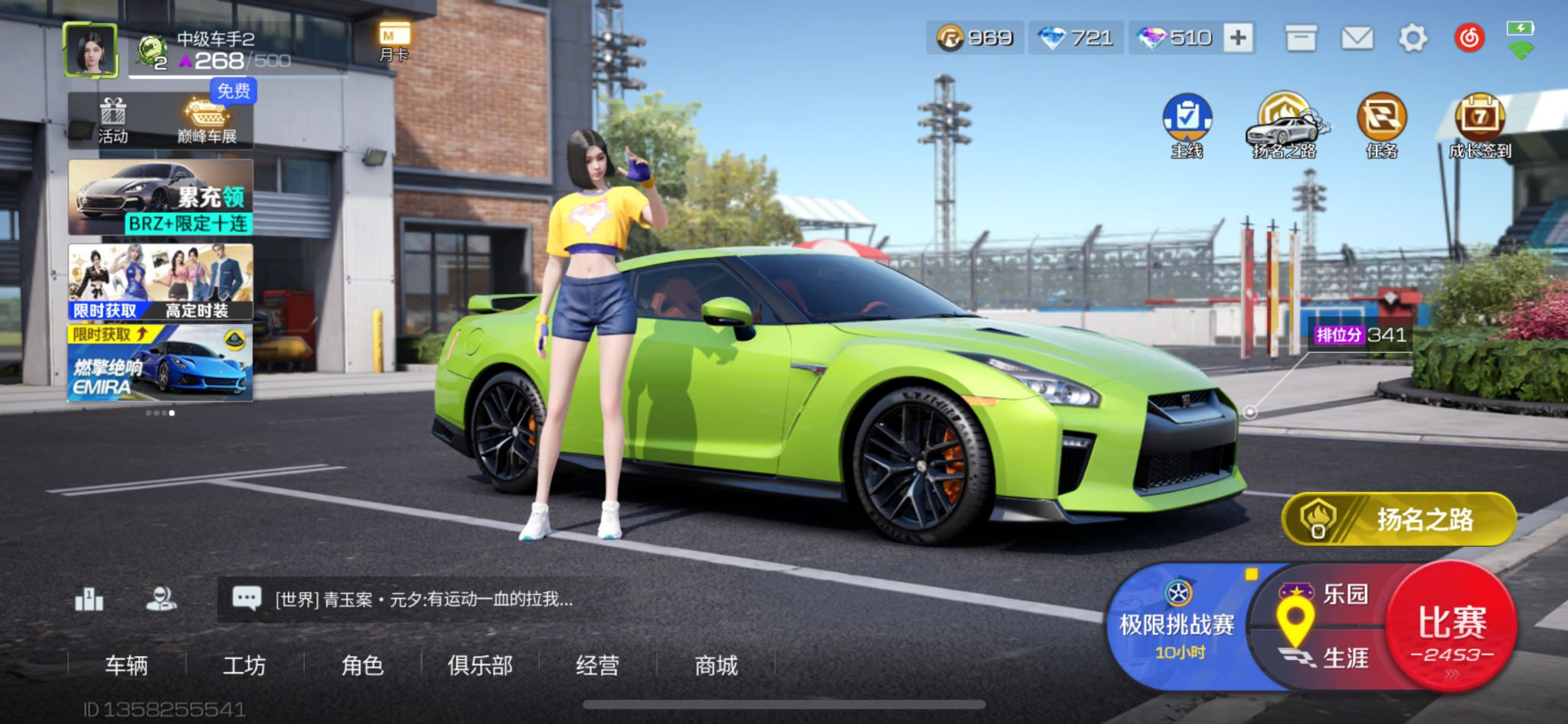Open the 高定时装 fashion banner
Viewport: 1568px width, 724px height.
[161, 282]
